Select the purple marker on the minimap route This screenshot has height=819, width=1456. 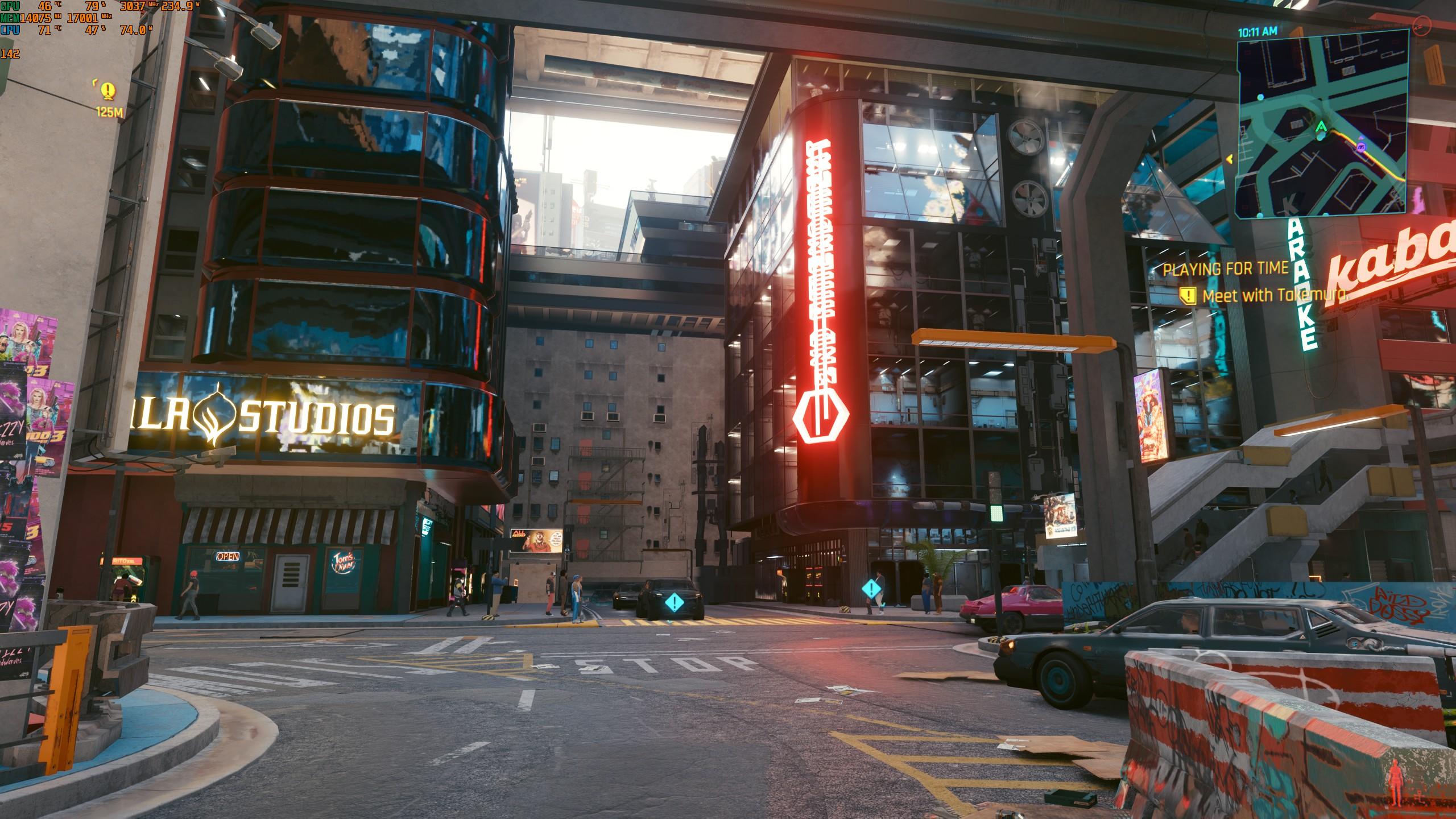pyautogui.click(x=1360, y=147)
